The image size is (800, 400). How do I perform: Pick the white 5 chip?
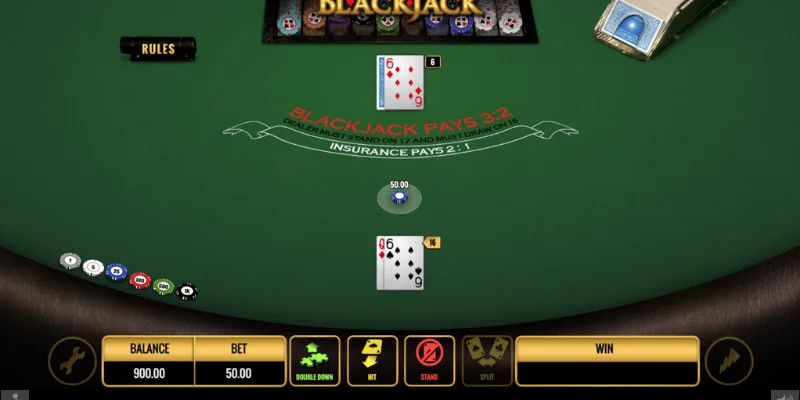point(93,267)
